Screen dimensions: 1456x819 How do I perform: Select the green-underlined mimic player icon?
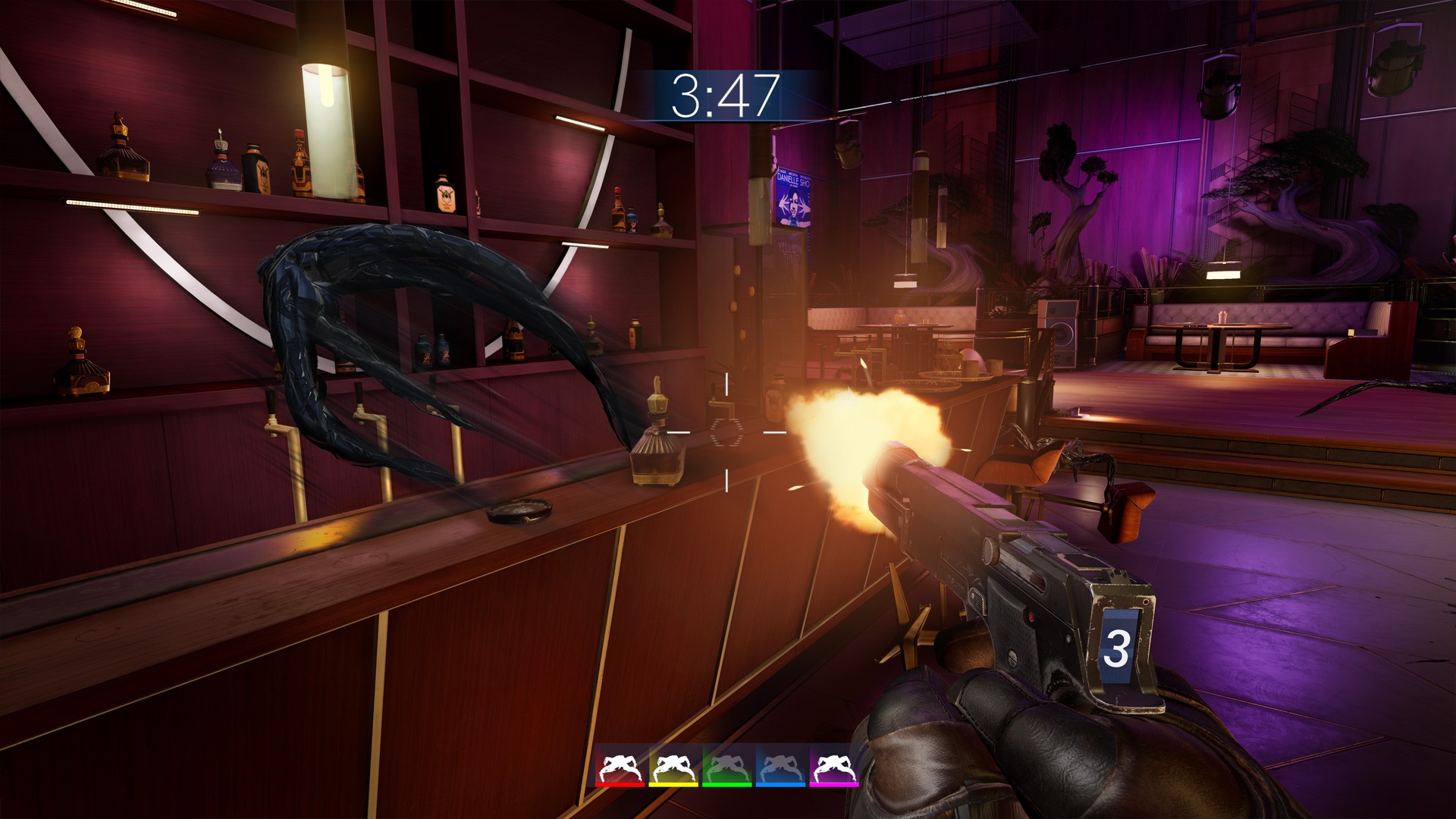click(726, 767)
